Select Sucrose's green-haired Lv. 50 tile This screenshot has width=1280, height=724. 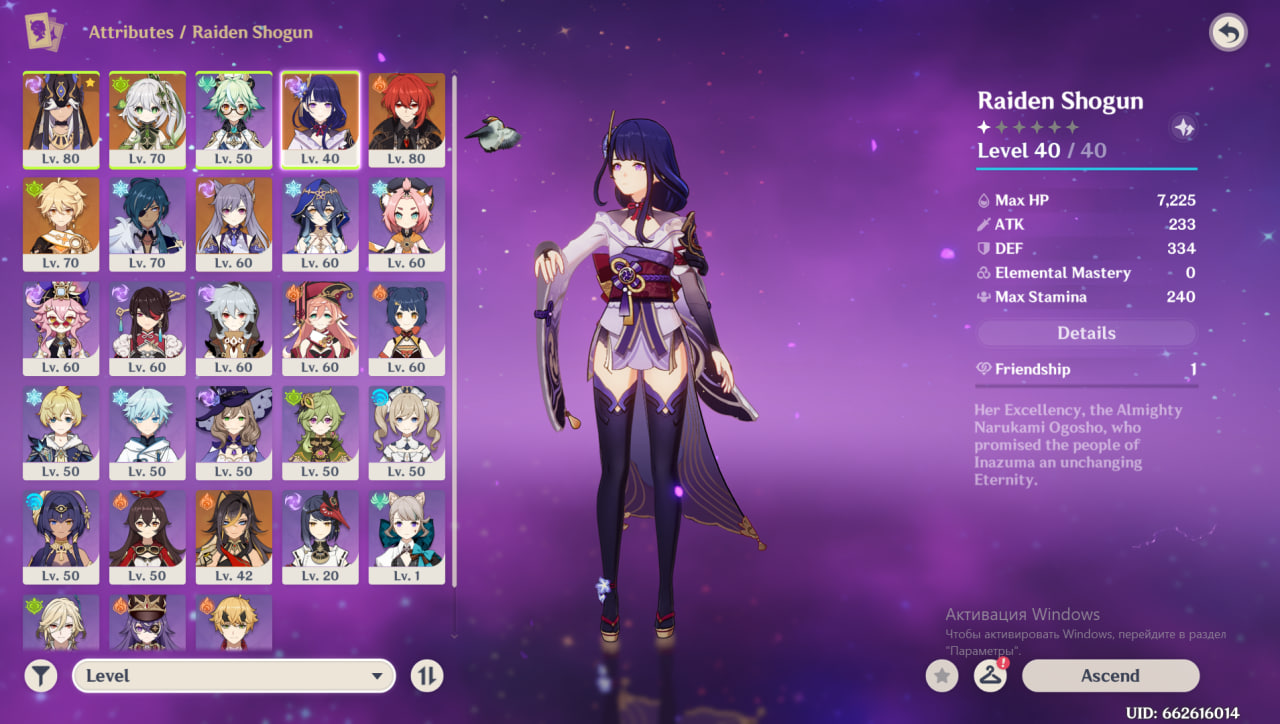234,119
